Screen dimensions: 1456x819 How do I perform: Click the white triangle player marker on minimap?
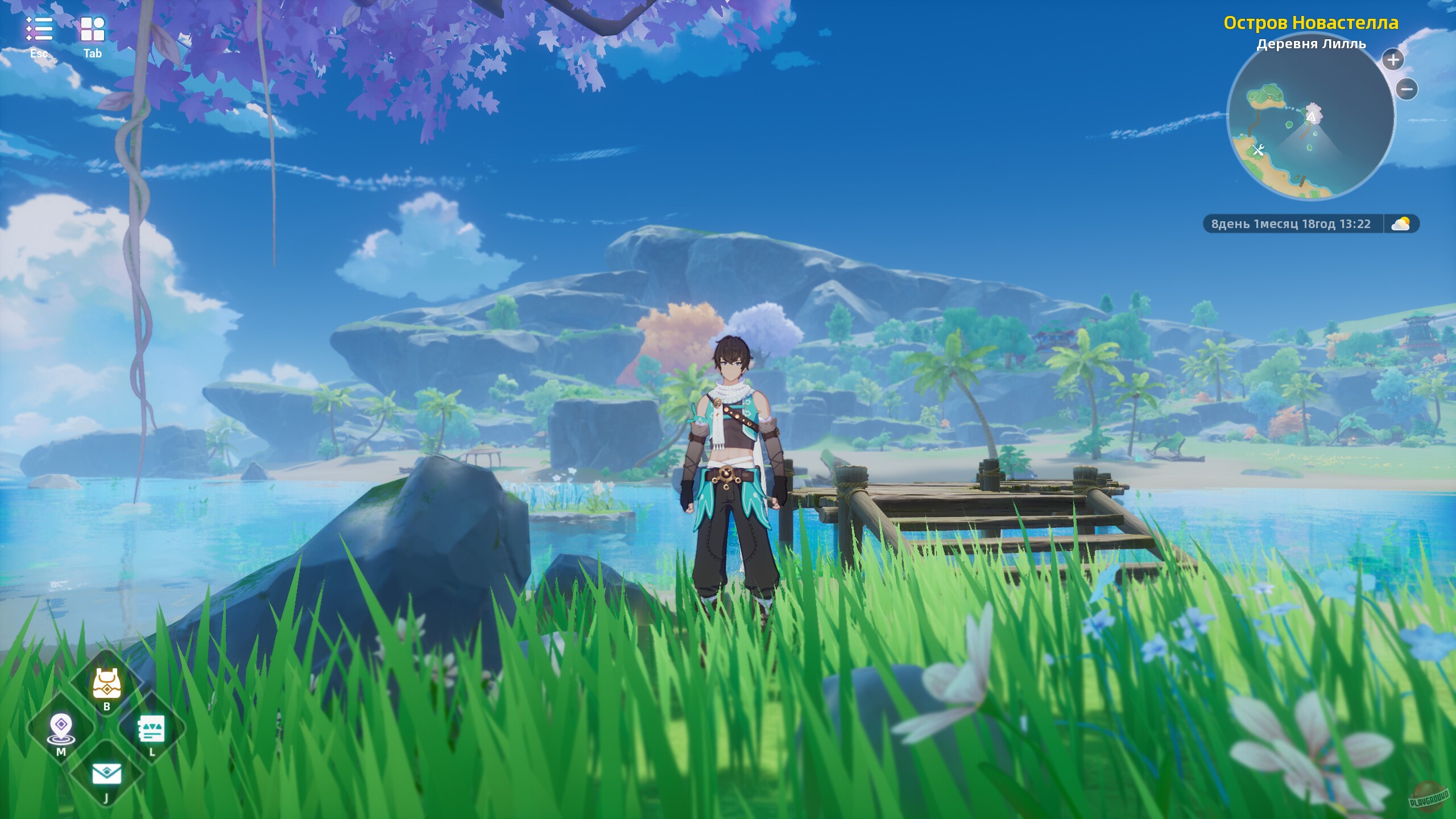1312,117
